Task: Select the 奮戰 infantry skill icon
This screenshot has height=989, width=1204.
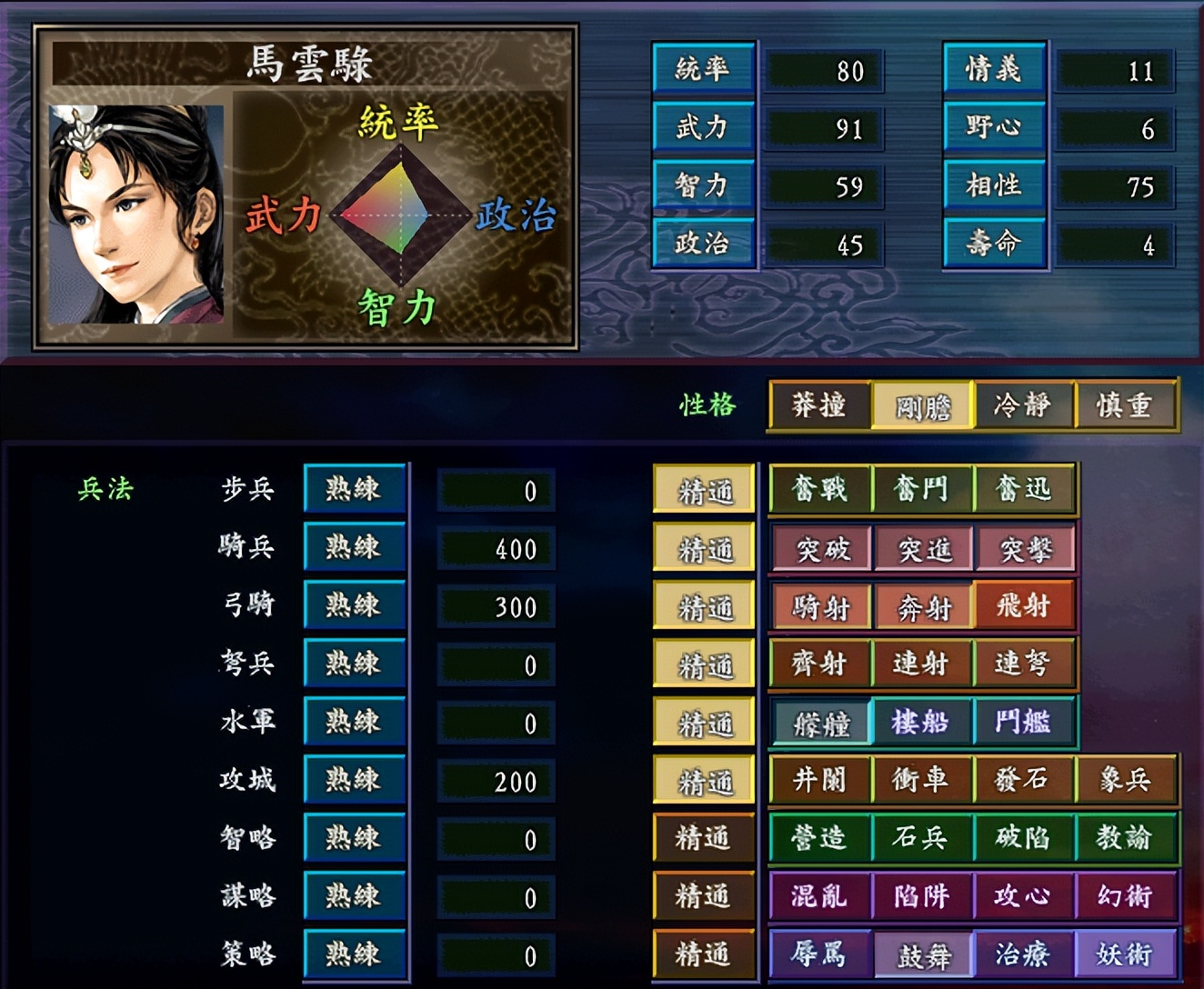Action: click(821, 489)
